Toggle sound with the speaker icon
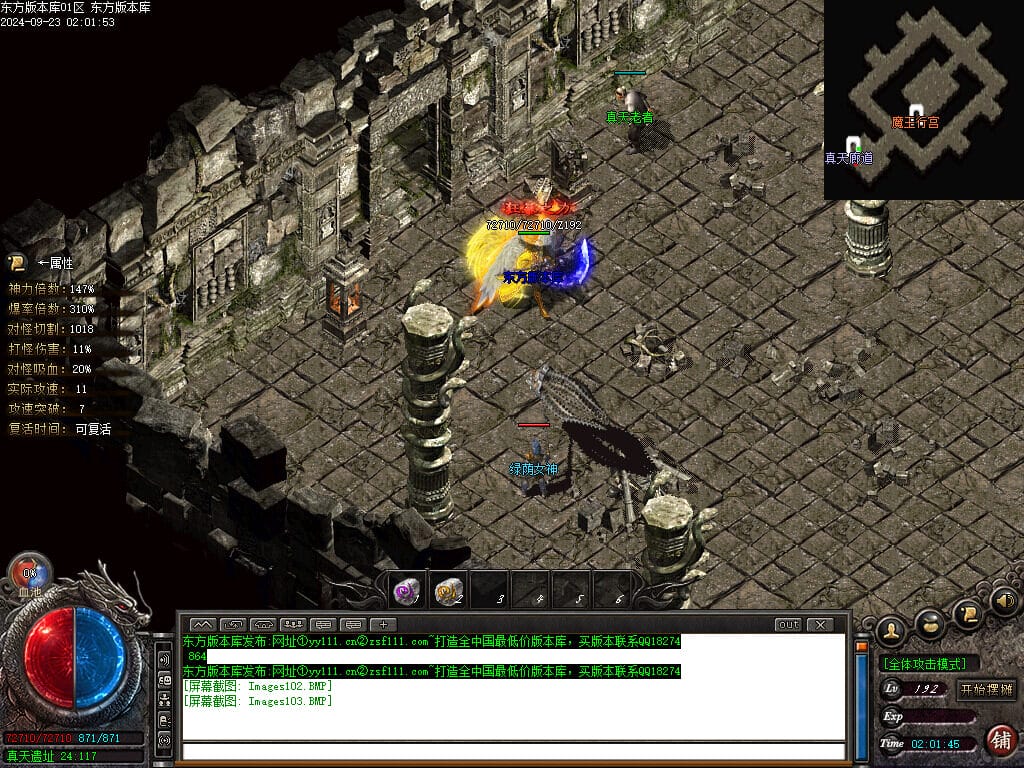Viewport: 1024px width, 768px height. click(1004, 601)
